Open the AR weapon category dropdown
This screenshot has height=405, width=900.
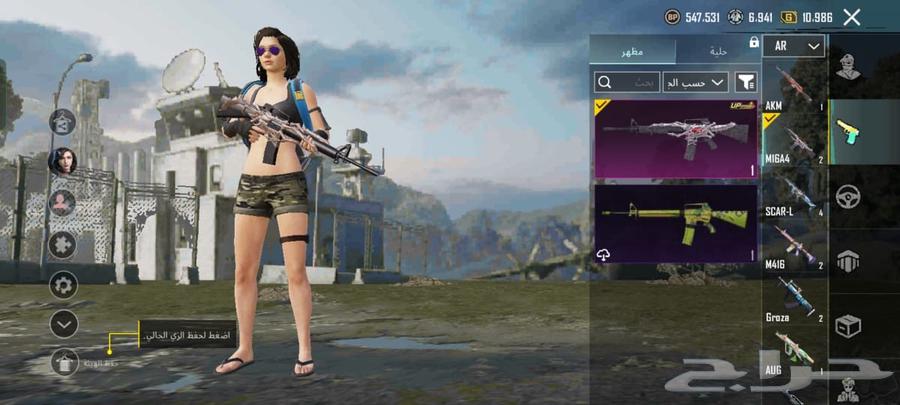pos(794,46)
